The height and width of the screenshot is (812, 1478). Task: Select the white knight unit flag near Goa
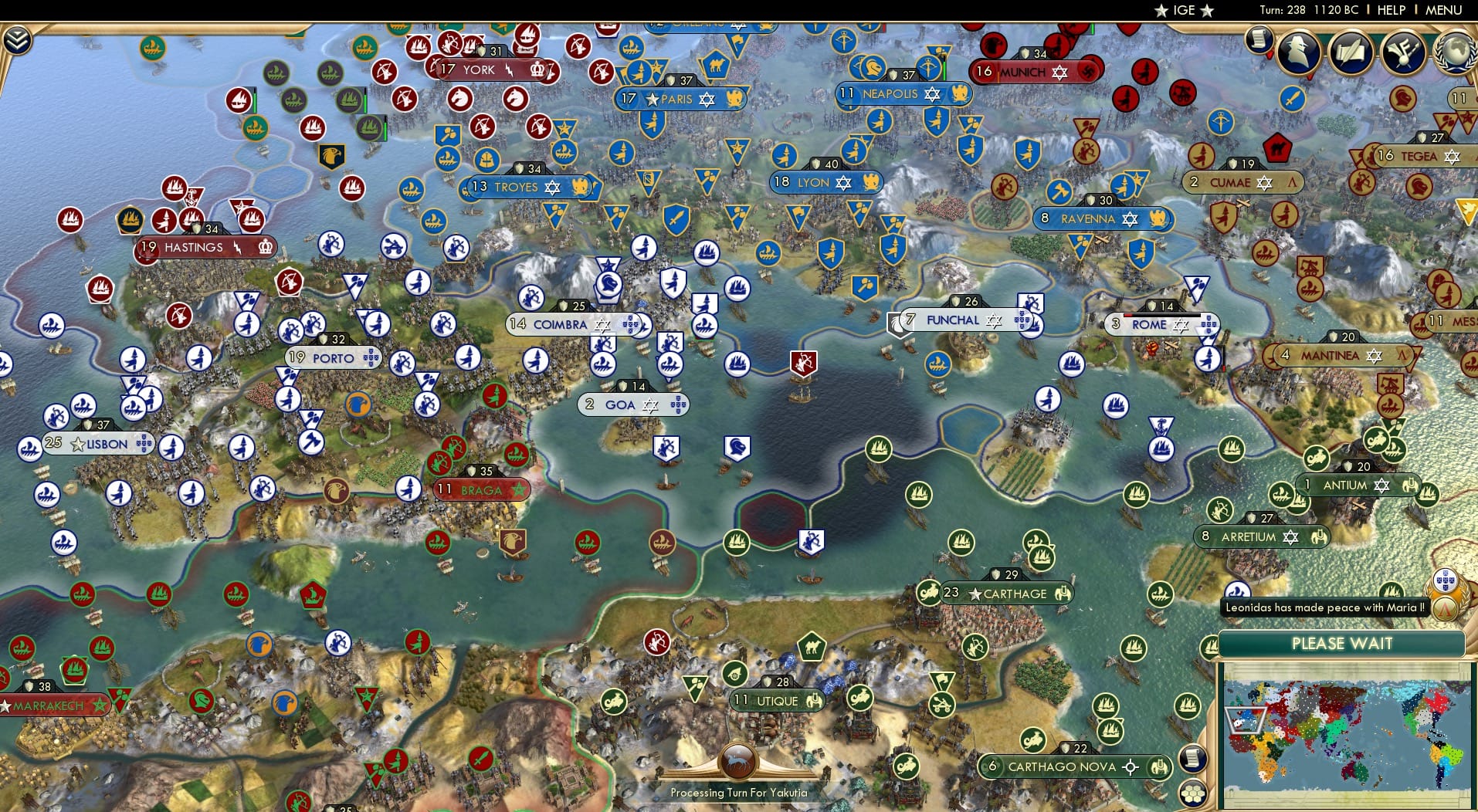[x=737, y=446]
